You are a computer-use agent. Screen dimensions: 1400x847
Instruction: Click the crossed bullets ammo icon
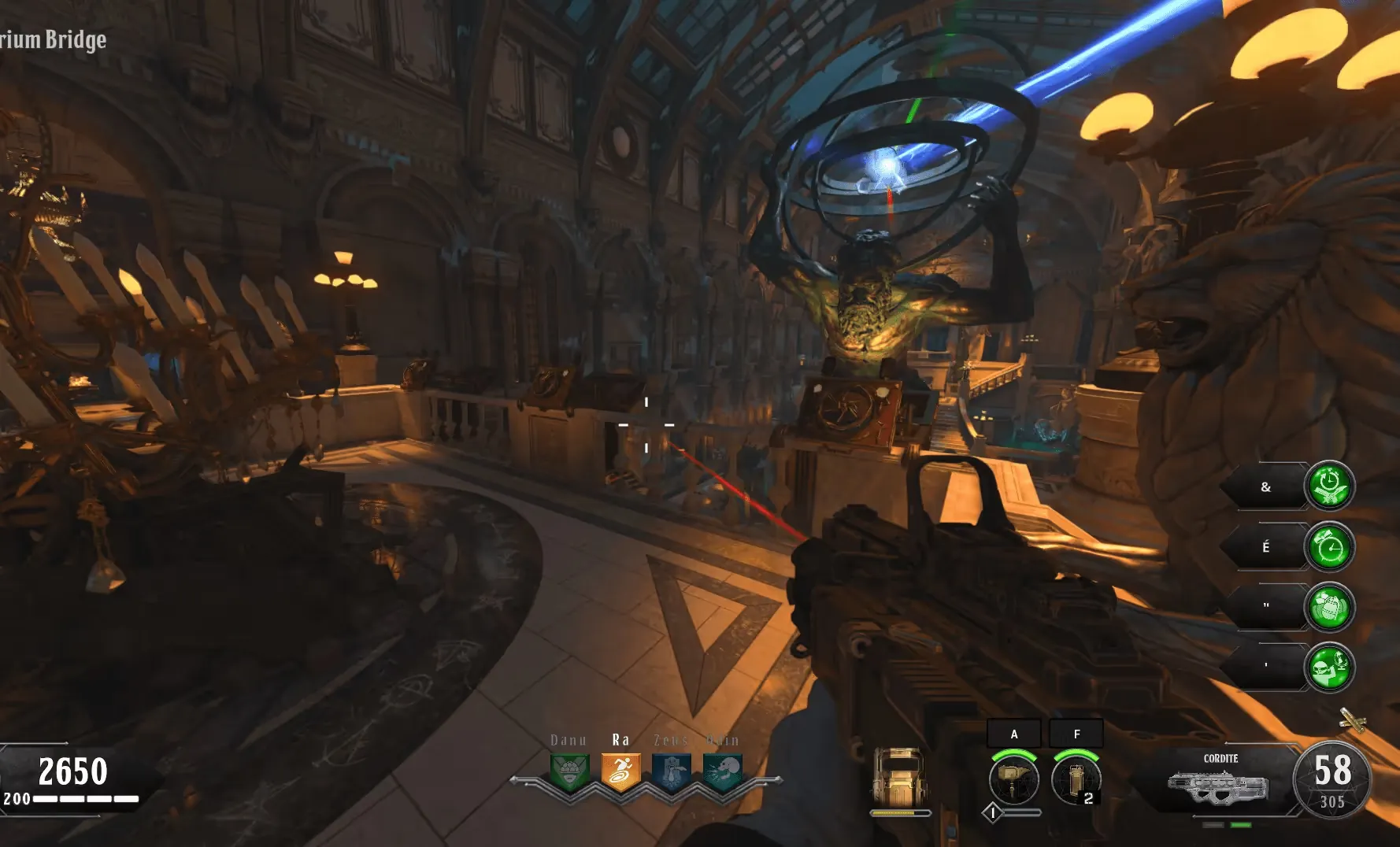click(1352, 719)
